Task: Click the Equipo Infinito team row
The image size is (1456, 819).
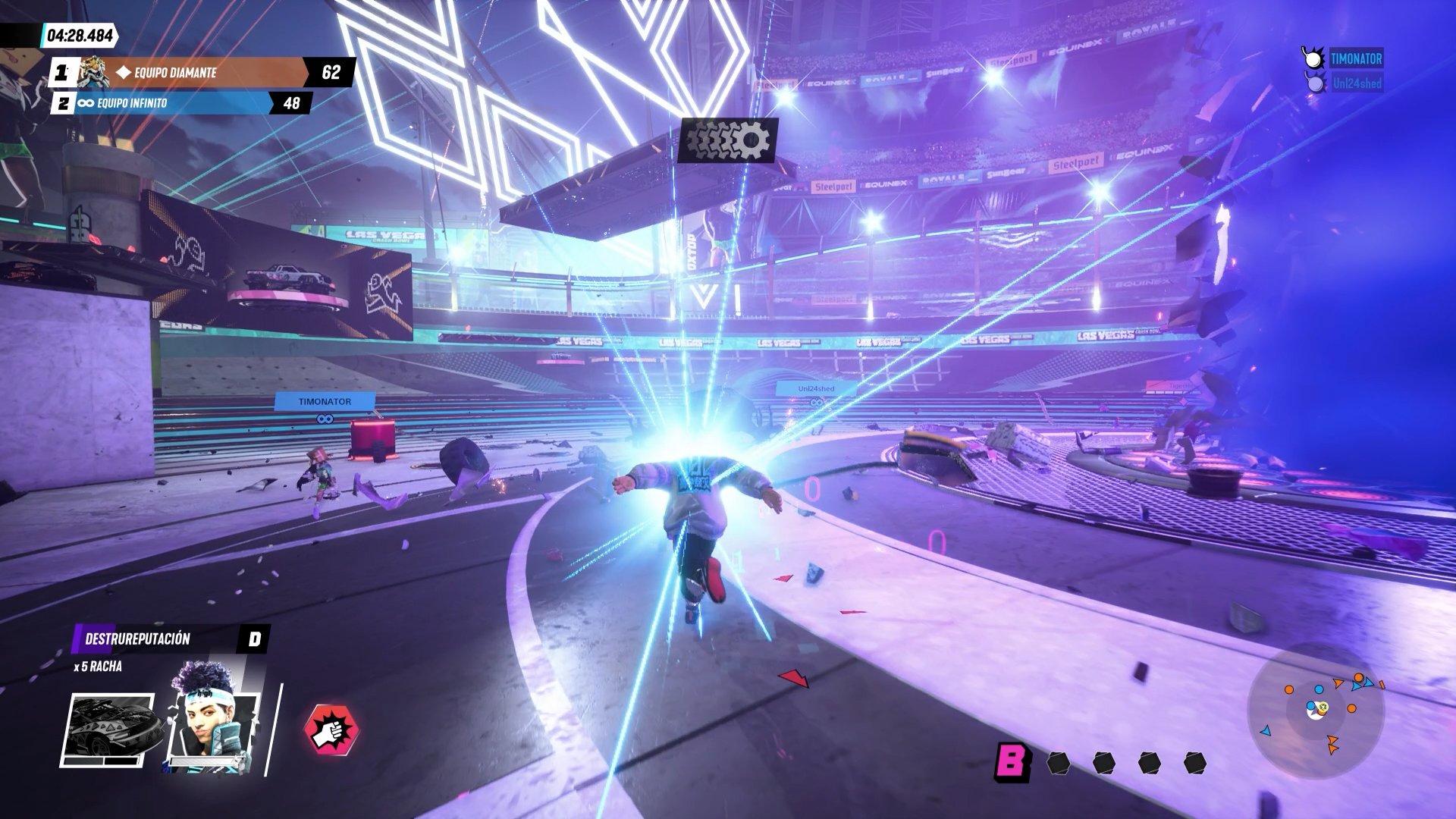Action: pyautogui.click(x=182, y=103)
